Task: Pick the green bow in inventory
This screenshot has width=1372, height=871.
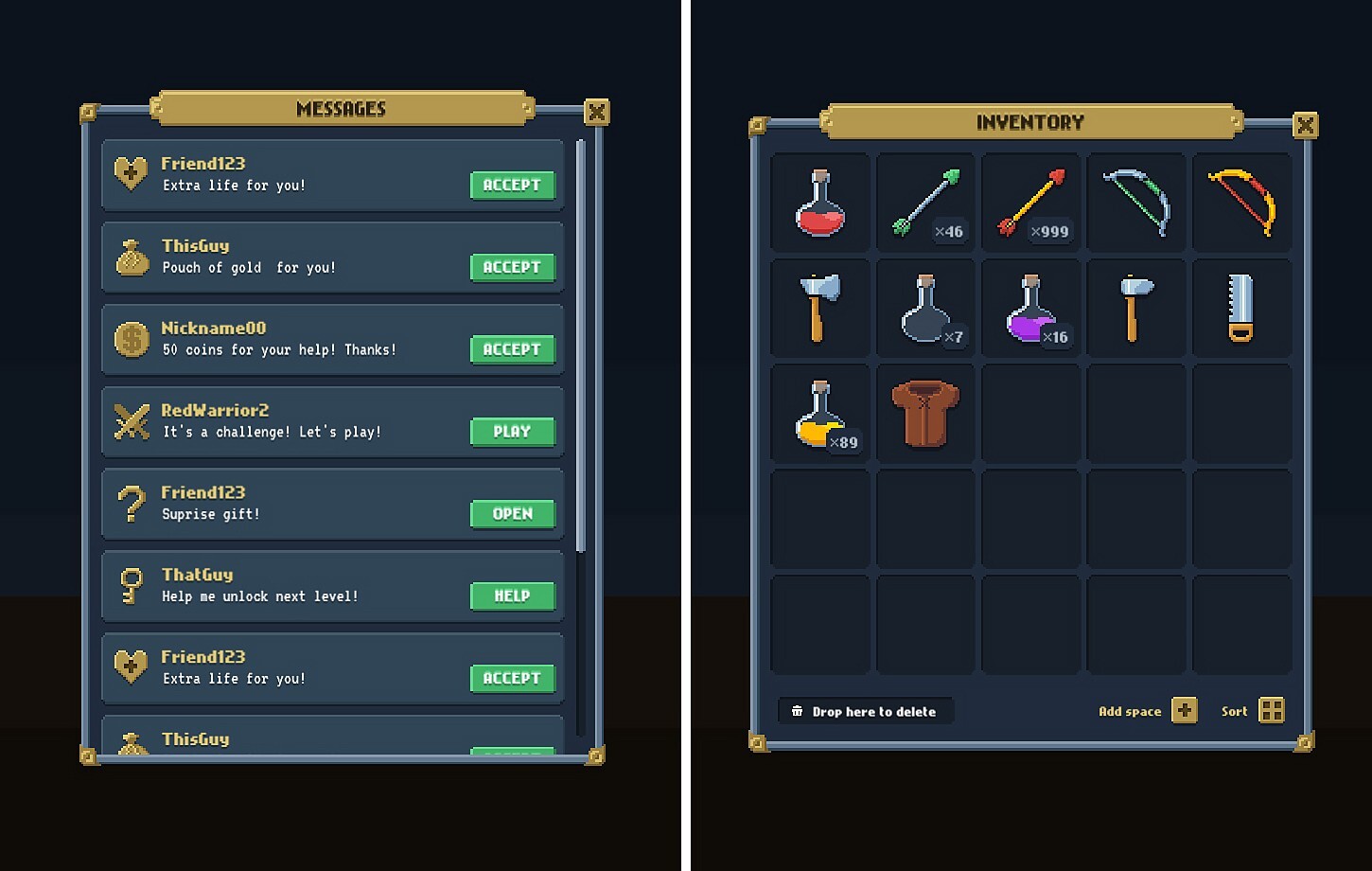Action: pos(1135,202)
